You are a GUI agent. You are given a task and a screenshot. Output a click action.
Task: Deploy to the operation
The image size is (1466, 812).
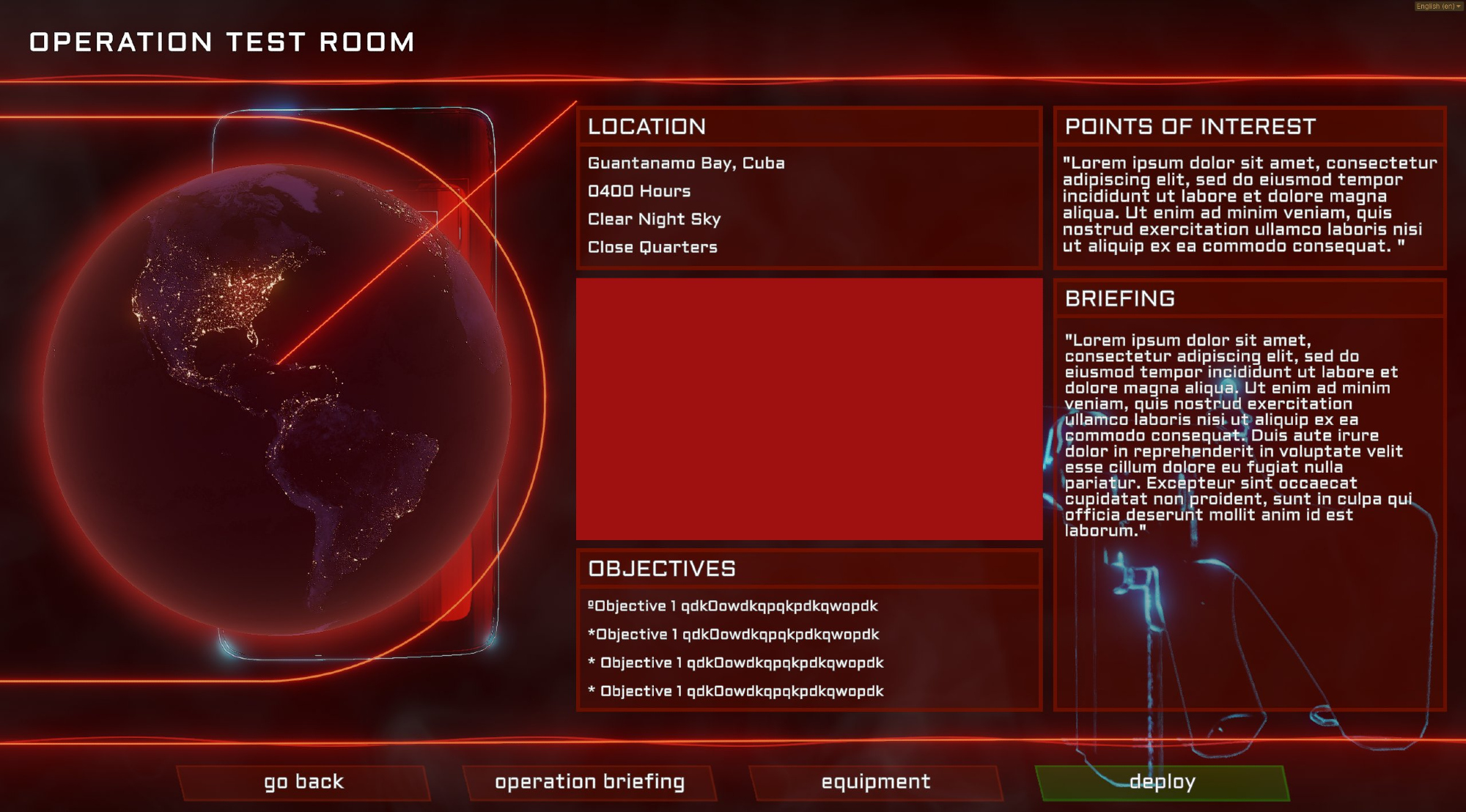click(1162, 782)
